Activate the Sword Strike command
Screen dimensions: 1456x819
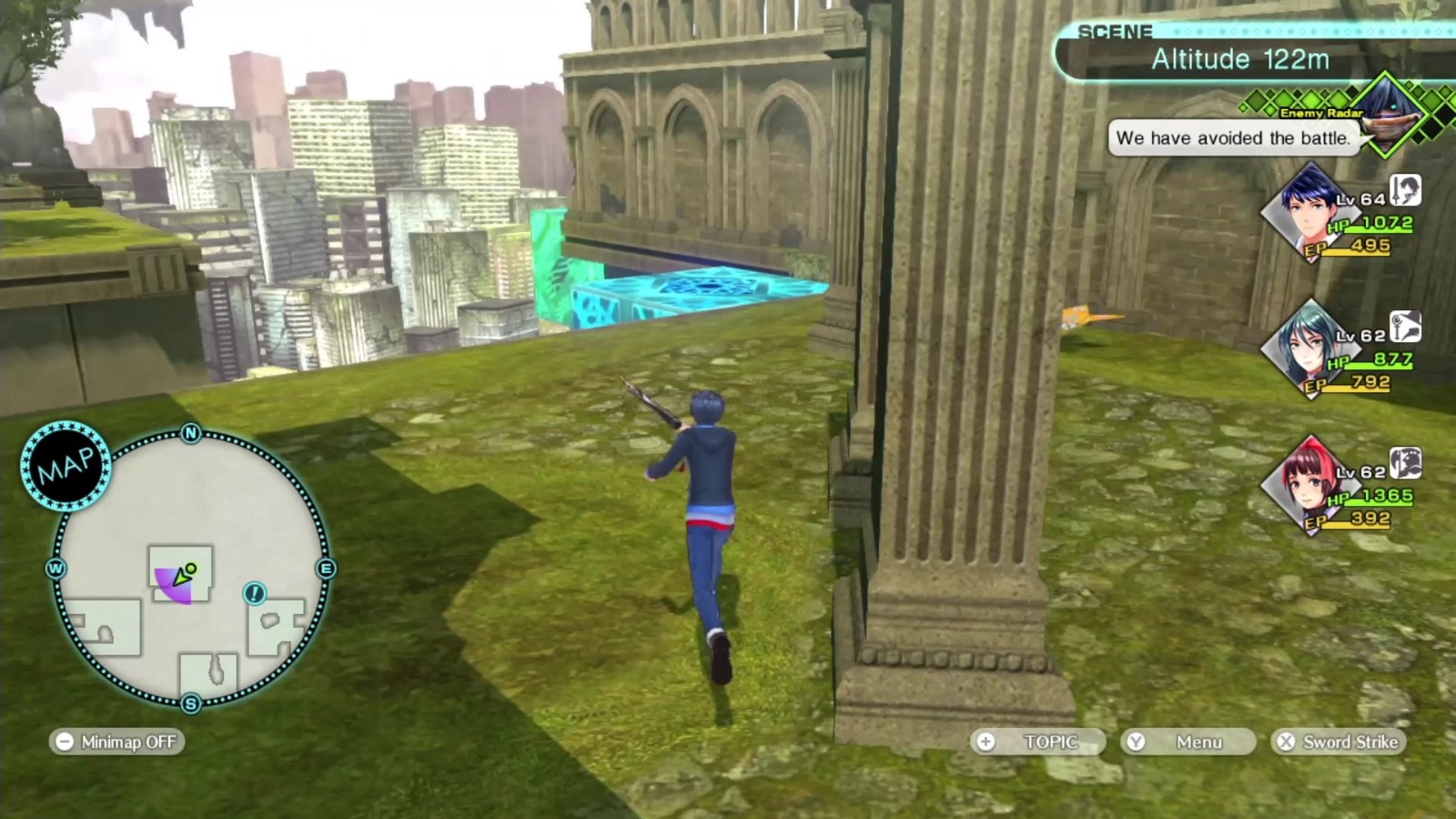1338,742
